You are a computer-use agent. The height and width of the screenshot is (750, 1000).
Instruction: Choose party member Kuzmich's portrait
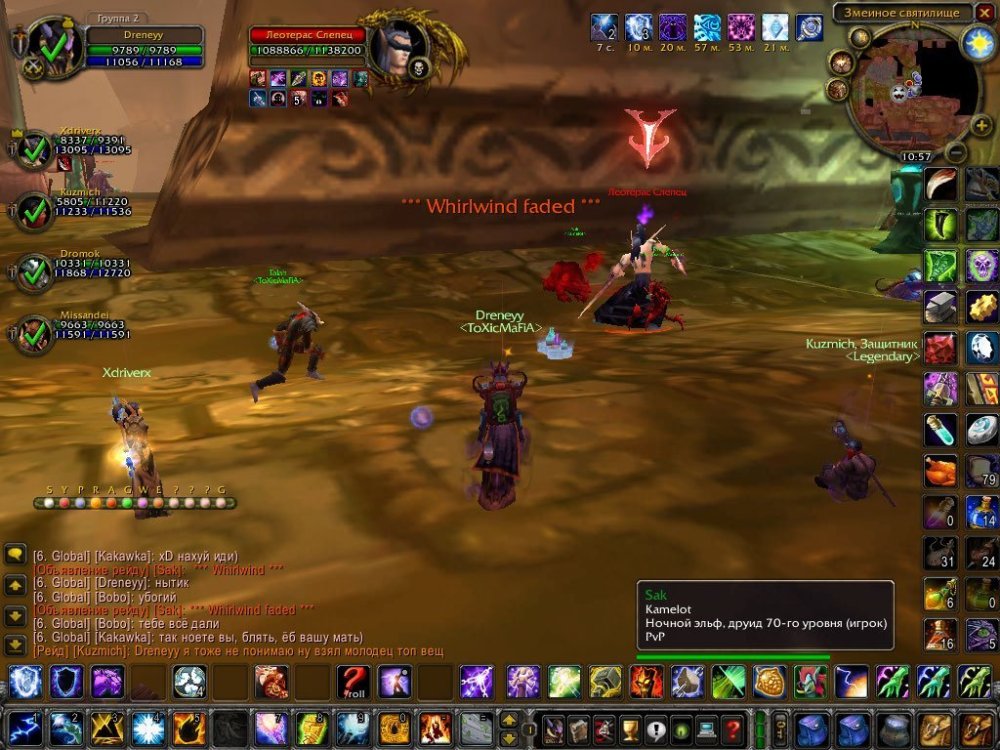click(35, 211)
